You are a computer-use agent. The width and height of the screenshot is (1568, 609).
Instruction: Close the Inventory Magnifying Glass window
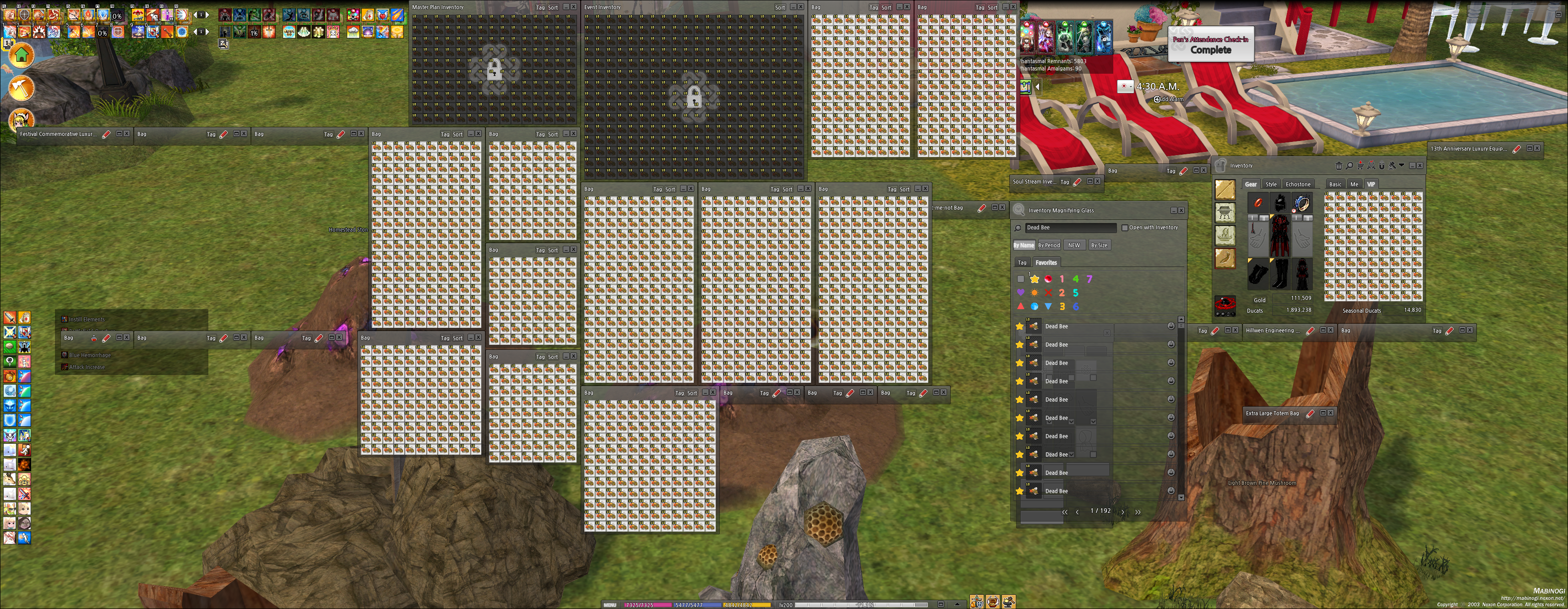pos(1181,211)
